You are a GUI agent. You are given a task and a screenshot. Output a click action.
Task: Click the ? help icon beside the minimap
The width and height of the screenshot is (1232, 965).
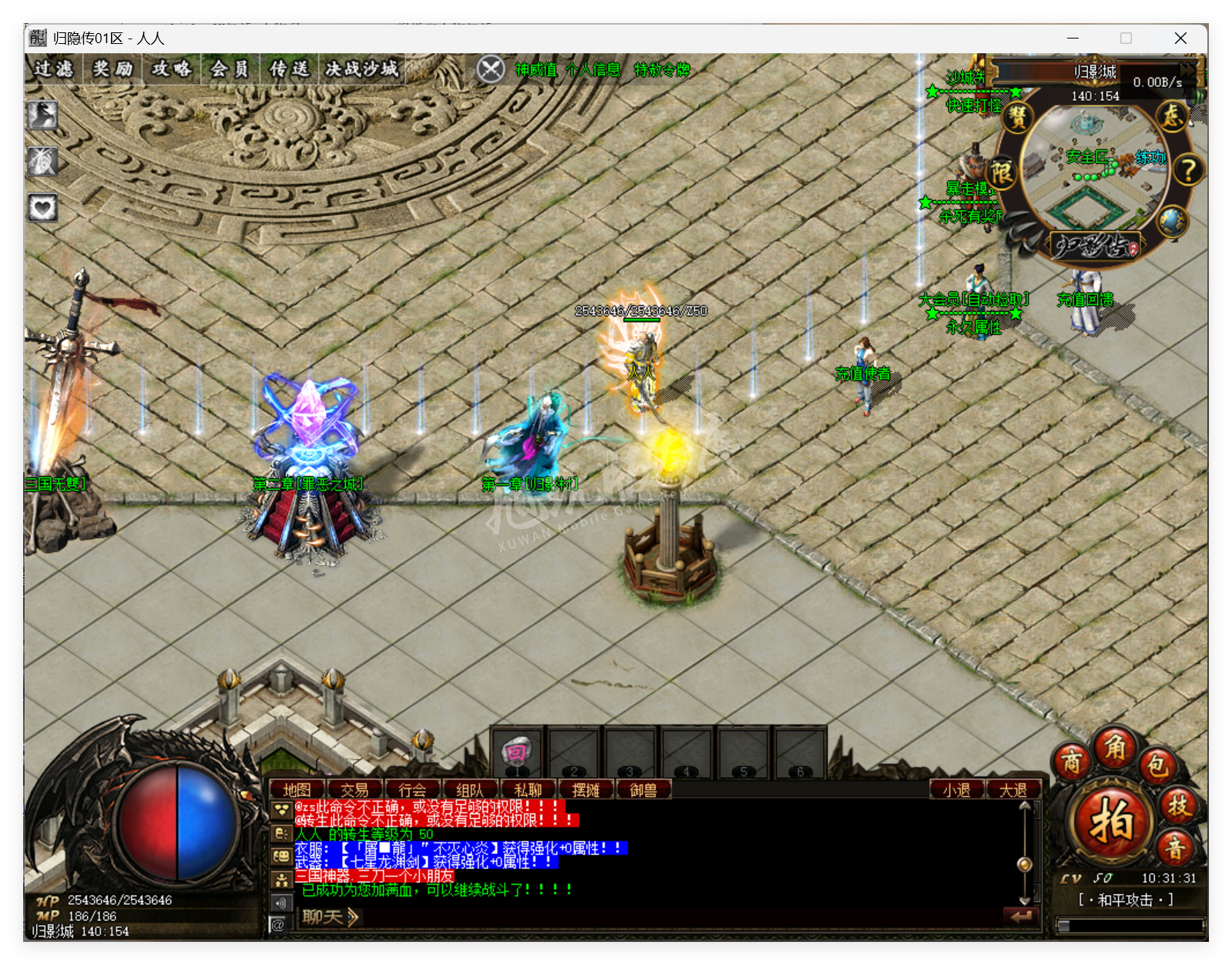(1187, 170)
